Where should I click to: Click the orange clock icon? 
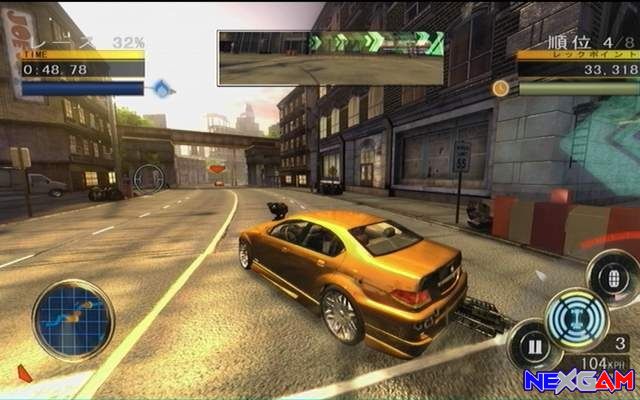tap(500, 88)
